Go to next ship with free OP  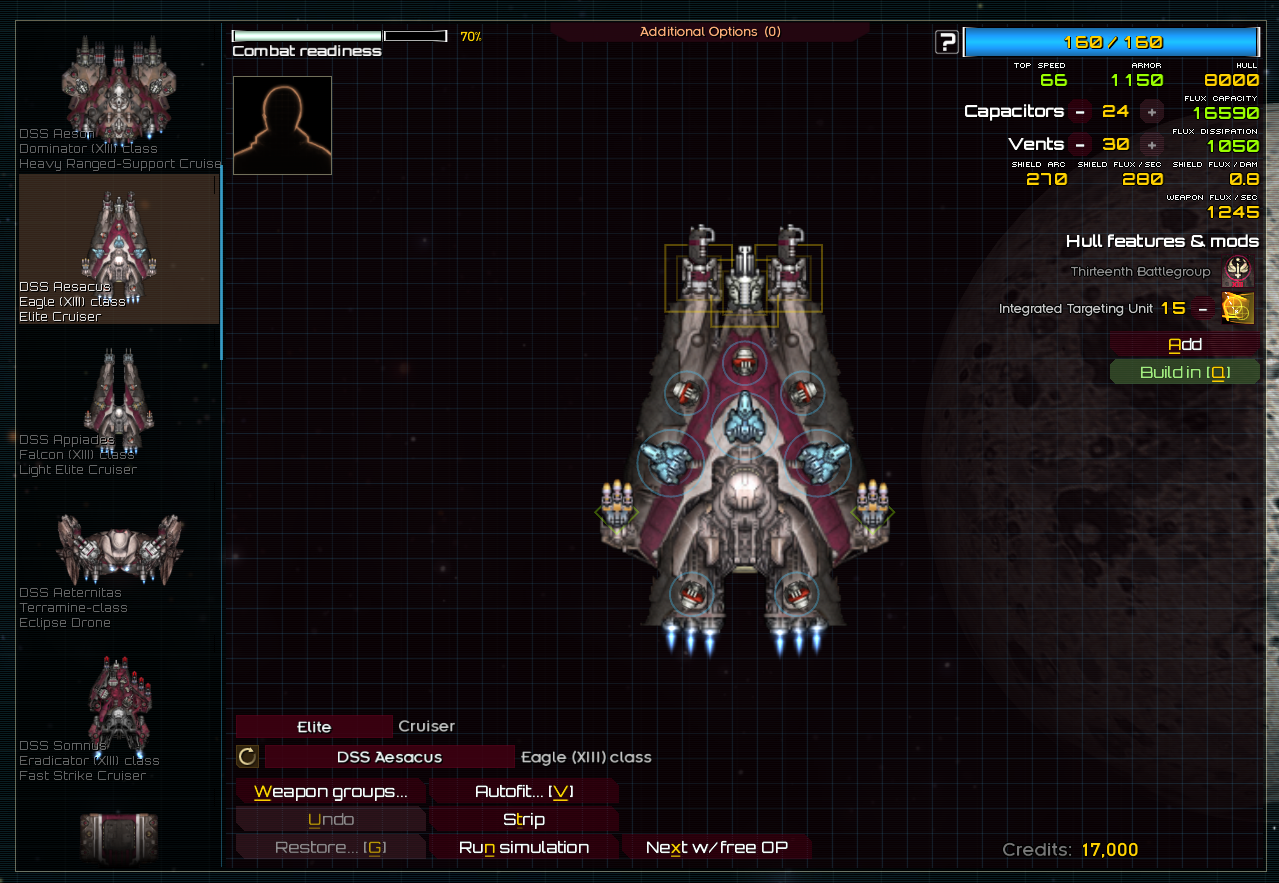click(x=716, y=848)
